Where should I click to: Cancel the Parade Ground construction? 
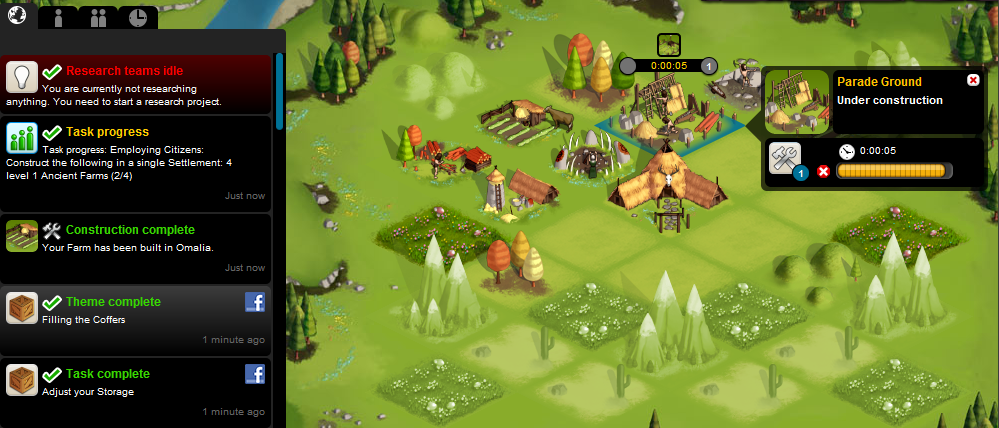click(x=824, y=172)
